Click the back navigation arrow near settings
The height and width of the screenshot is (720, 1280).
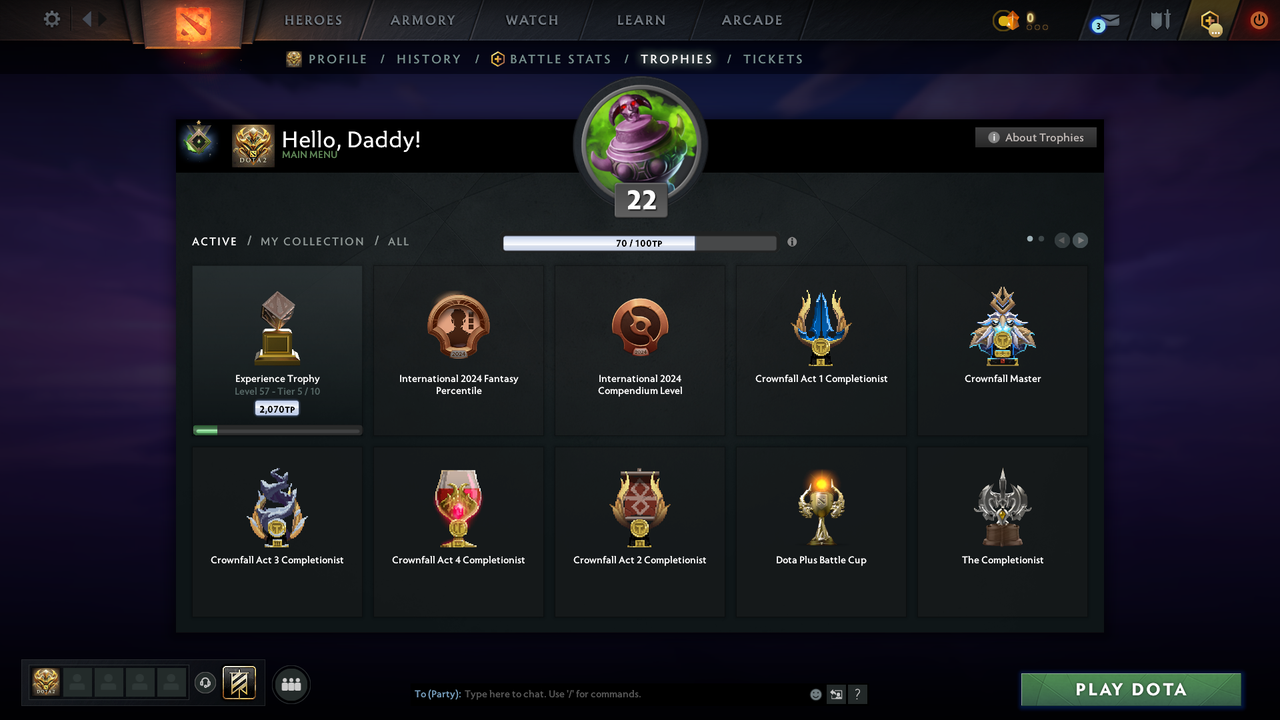(88, 18)
